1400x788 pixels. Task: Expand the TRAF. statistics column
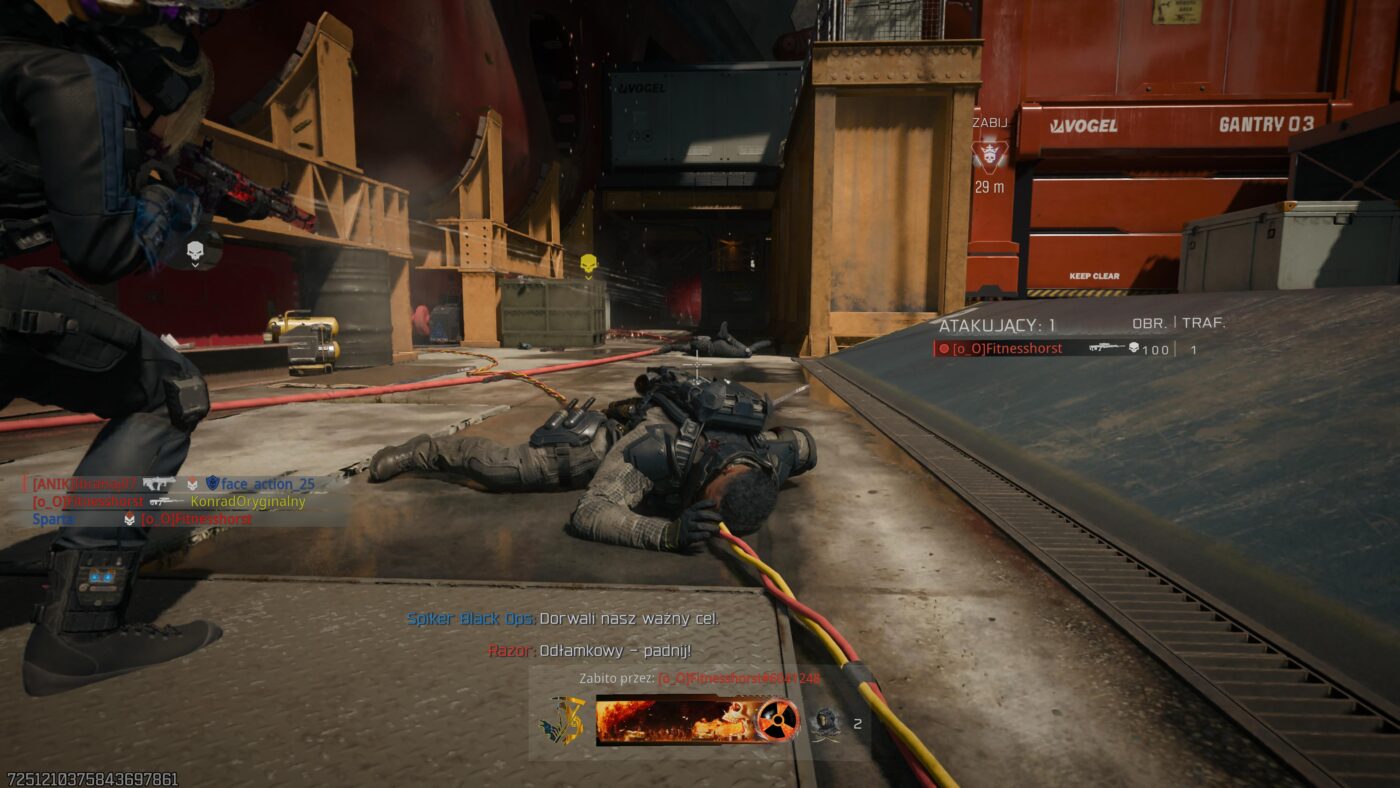[1198, 323]
